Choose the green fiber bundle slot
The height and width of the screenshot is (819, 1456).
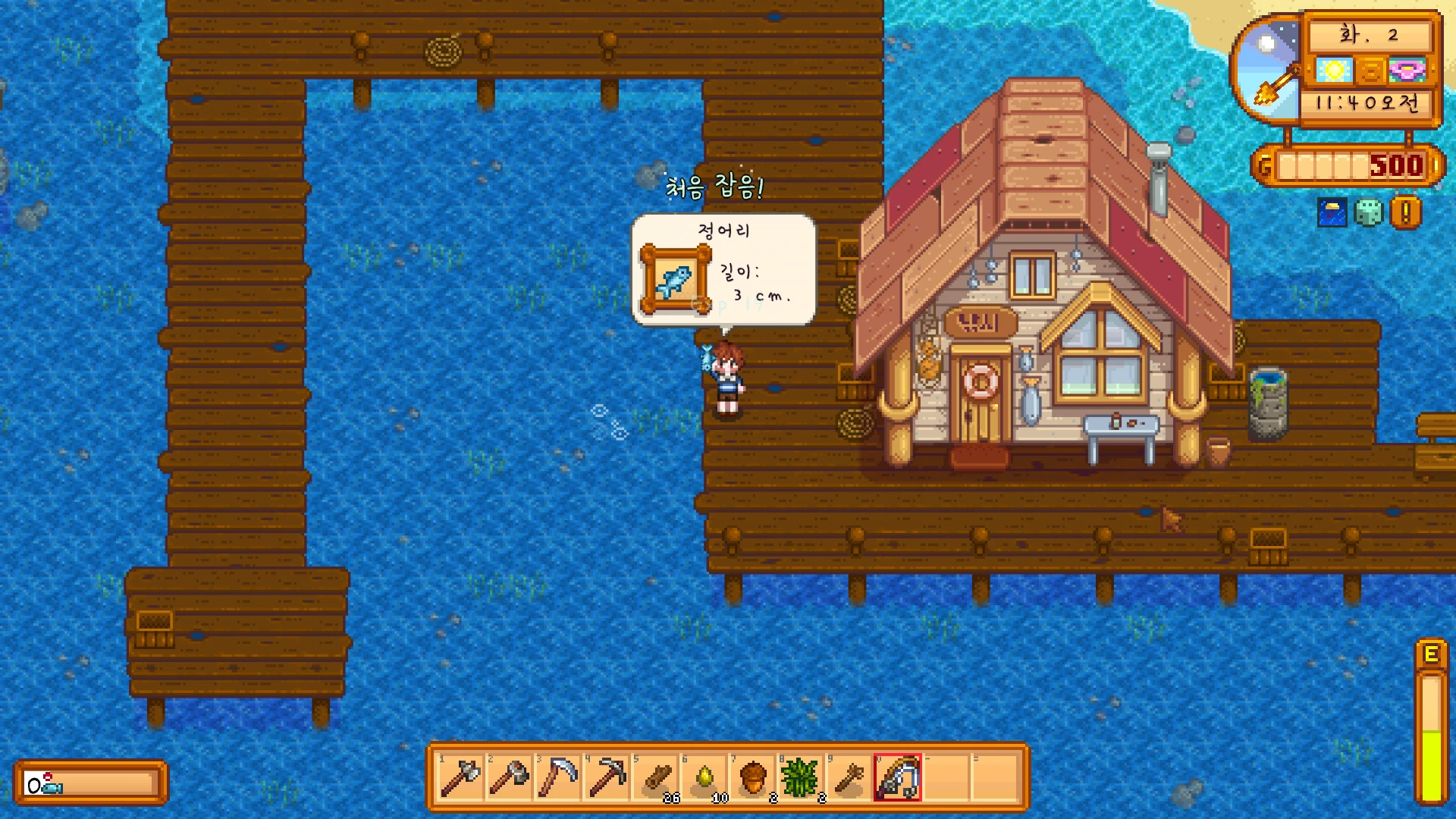[801, 778]
